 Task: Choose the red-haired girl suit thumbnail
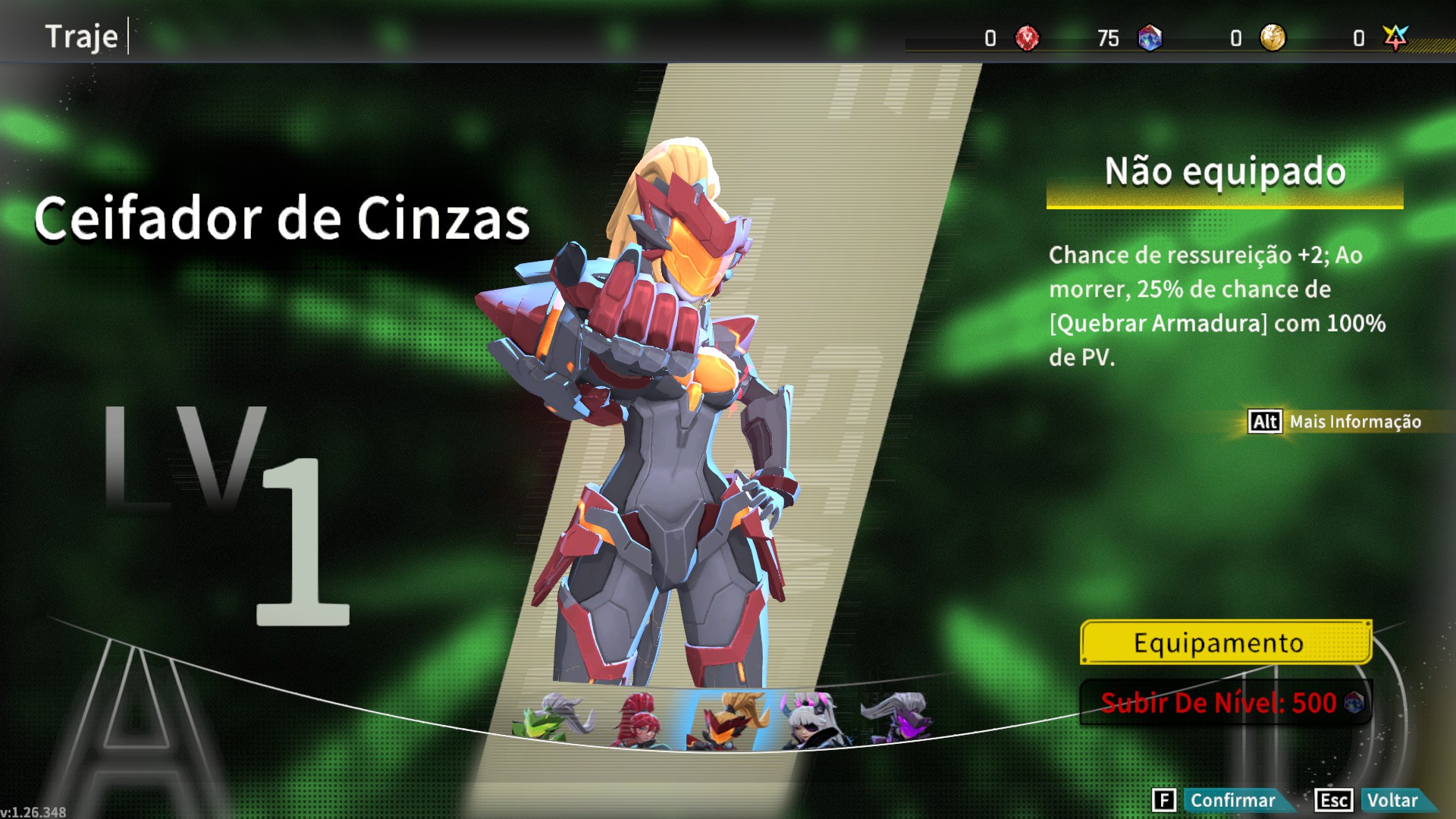point(639,720)
